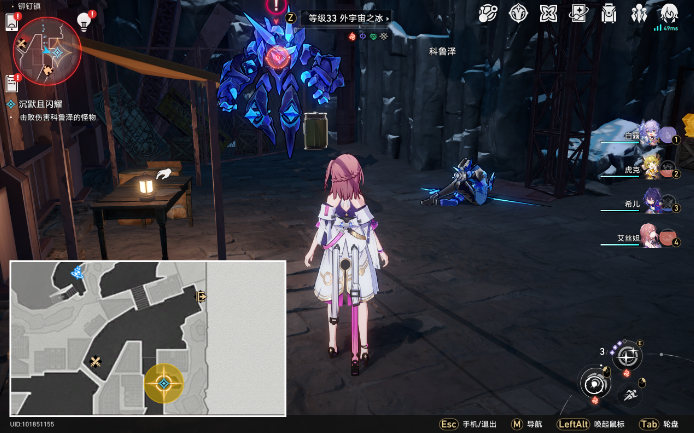Image resolution: width=694 pixels, height=433 pixels.
Task: Switch to party member 虎克
Action: click(654, 168)
